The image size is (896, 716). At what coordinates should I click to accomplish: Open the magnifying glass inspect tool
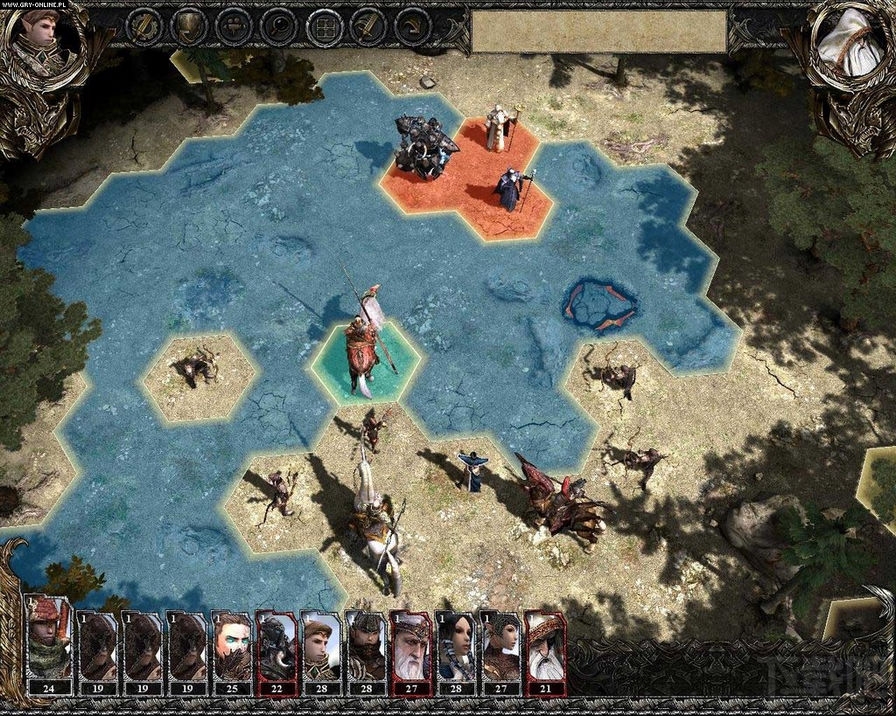[x=278, y=26]
